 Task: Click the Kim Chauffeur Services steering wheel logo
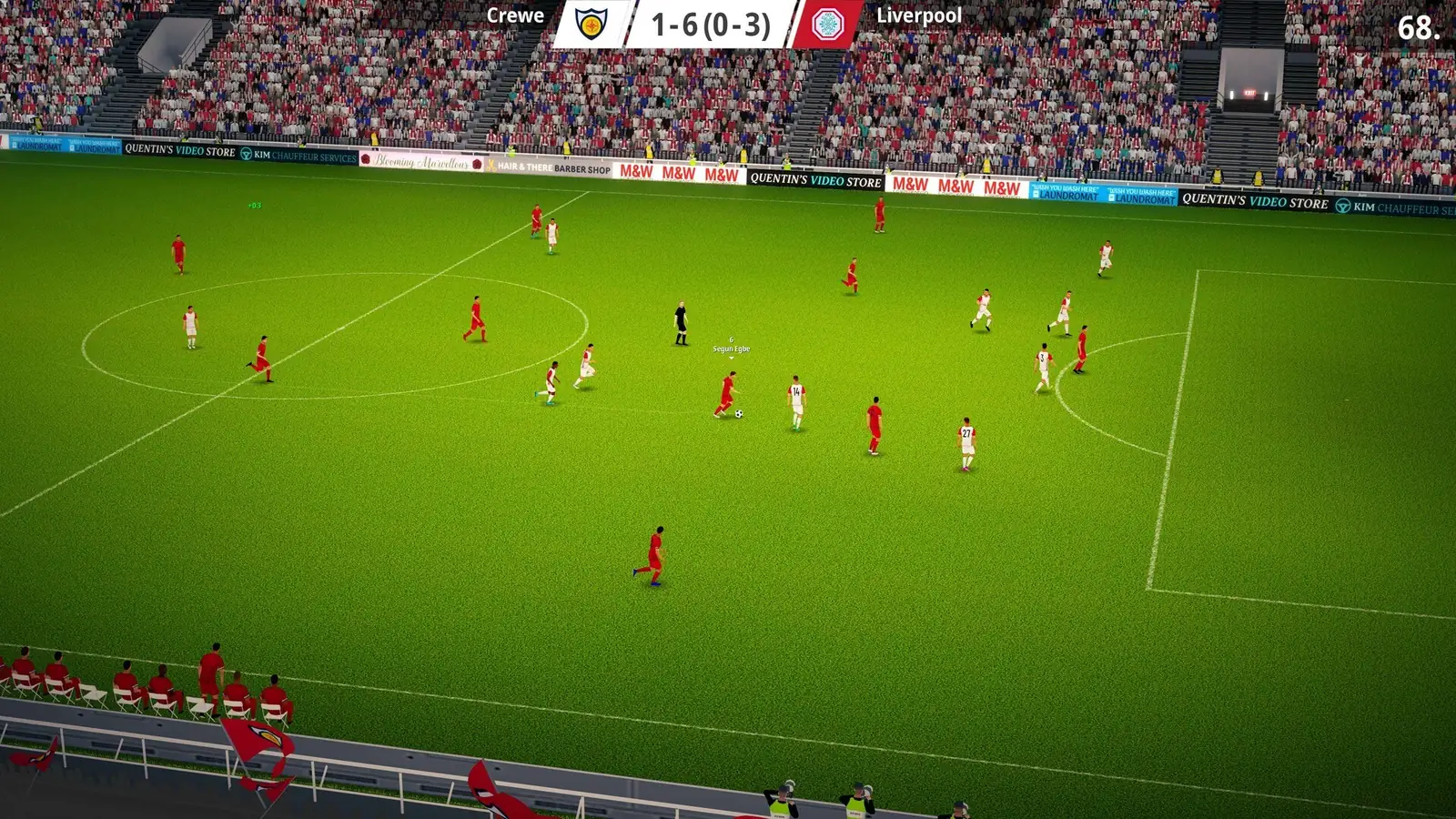tap(1345, 207)
